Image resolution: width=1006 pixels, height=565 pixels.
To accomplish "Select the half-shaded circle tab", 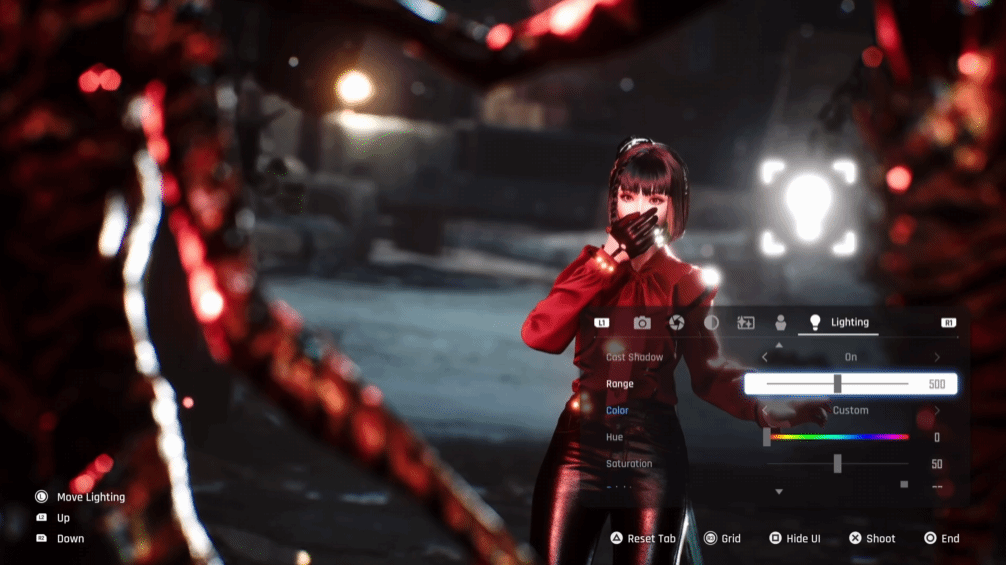I will (x=711, y=323).
